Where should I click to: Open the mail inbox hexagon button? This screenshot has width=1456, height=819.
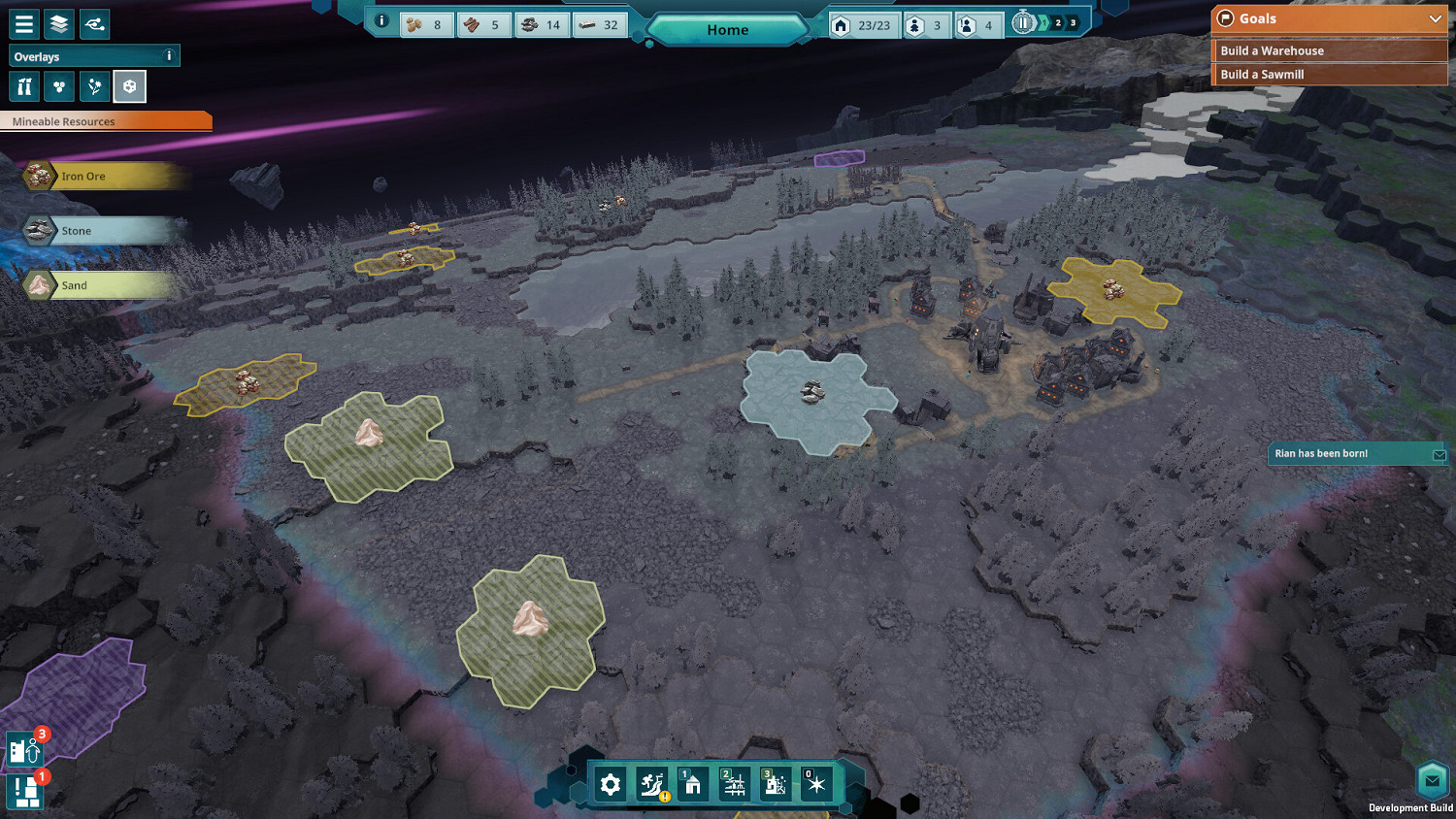(1432, 780)
